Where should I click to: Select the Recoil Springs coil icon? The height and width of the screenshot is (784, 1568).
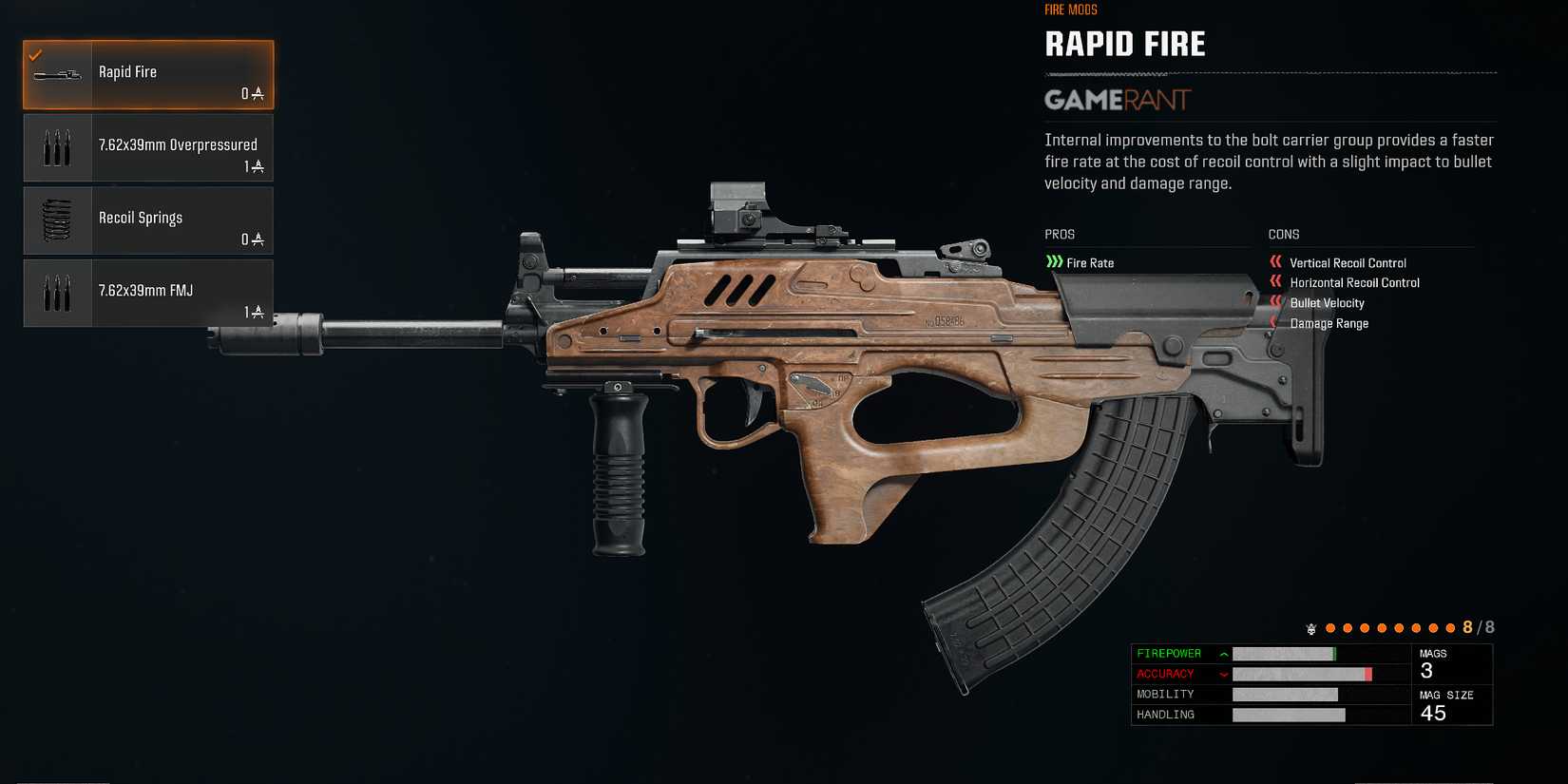(56, 220)
